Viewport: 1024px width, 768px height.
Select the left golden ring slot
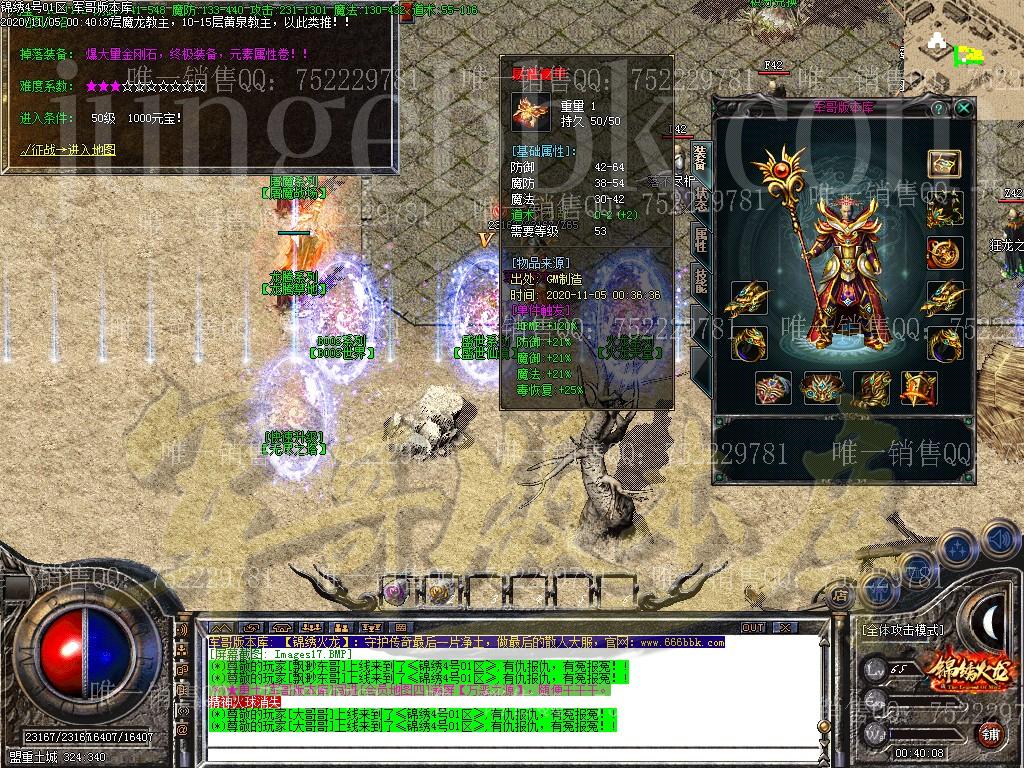[748, 343]
